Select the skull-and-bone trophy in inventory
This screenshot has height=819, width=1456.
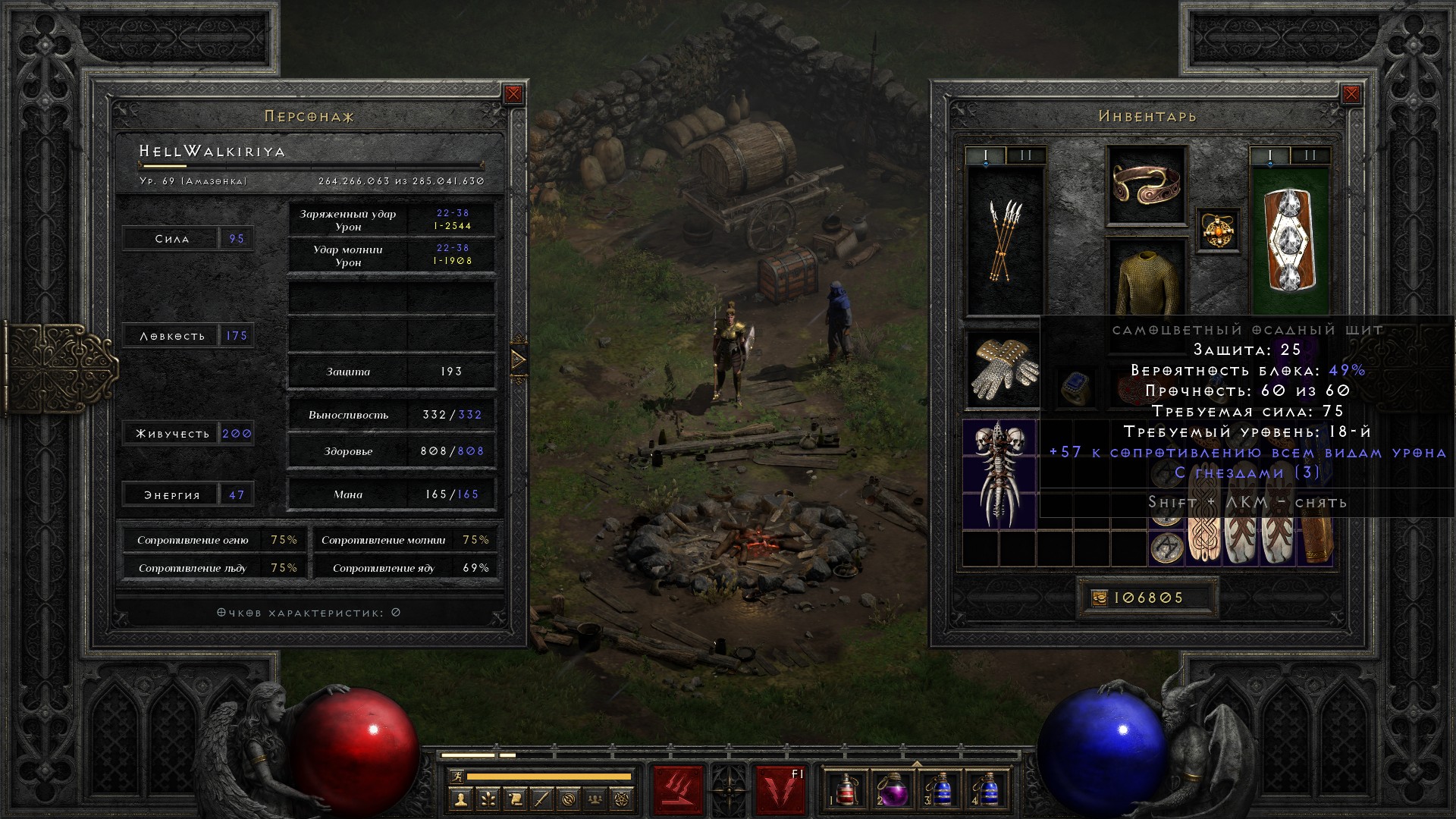(1000, 474)
